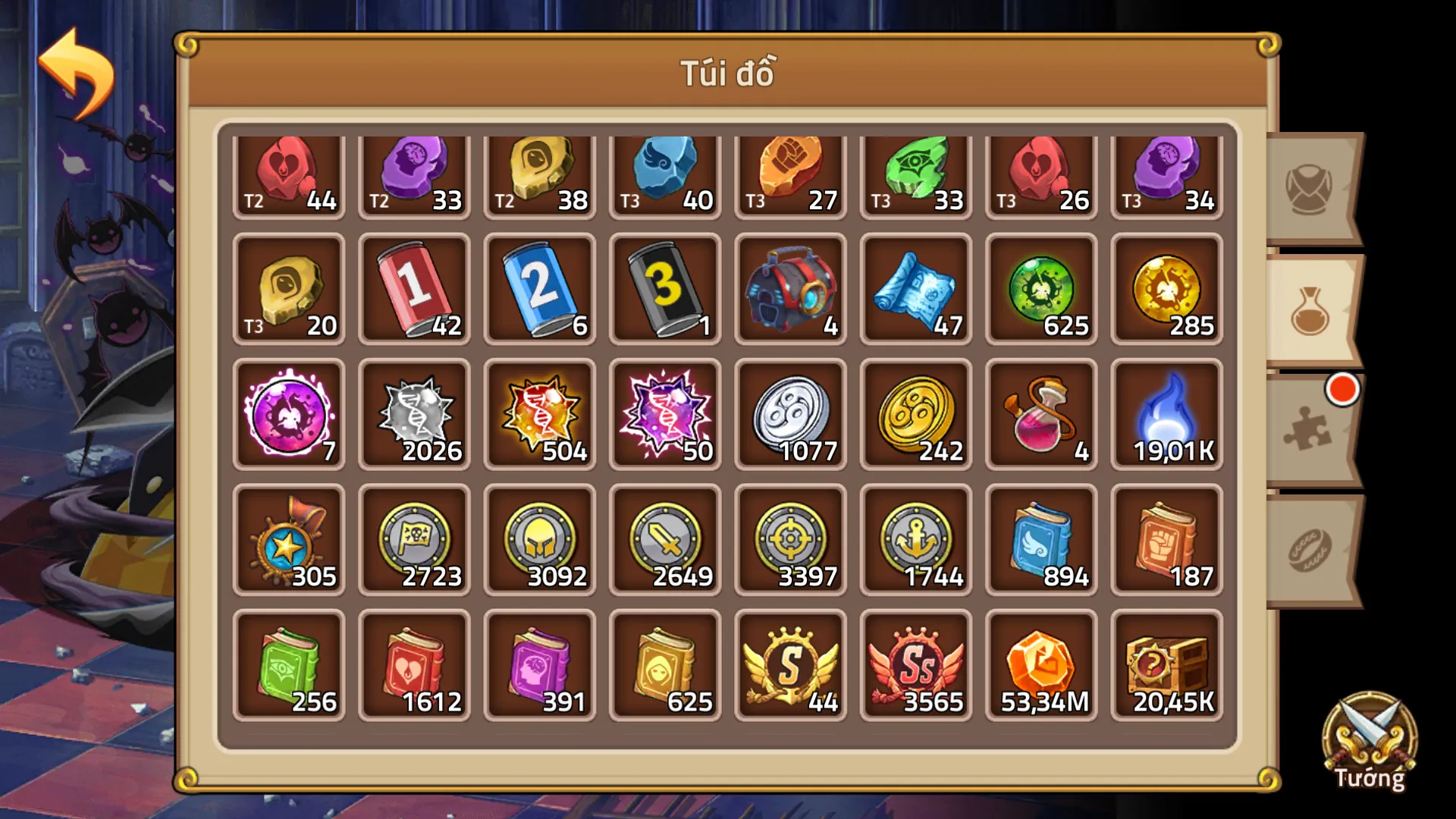The height and width of the screenshot is (819, 1456).
Task: Open the green book item with count 256
Action: pos(289,665)
